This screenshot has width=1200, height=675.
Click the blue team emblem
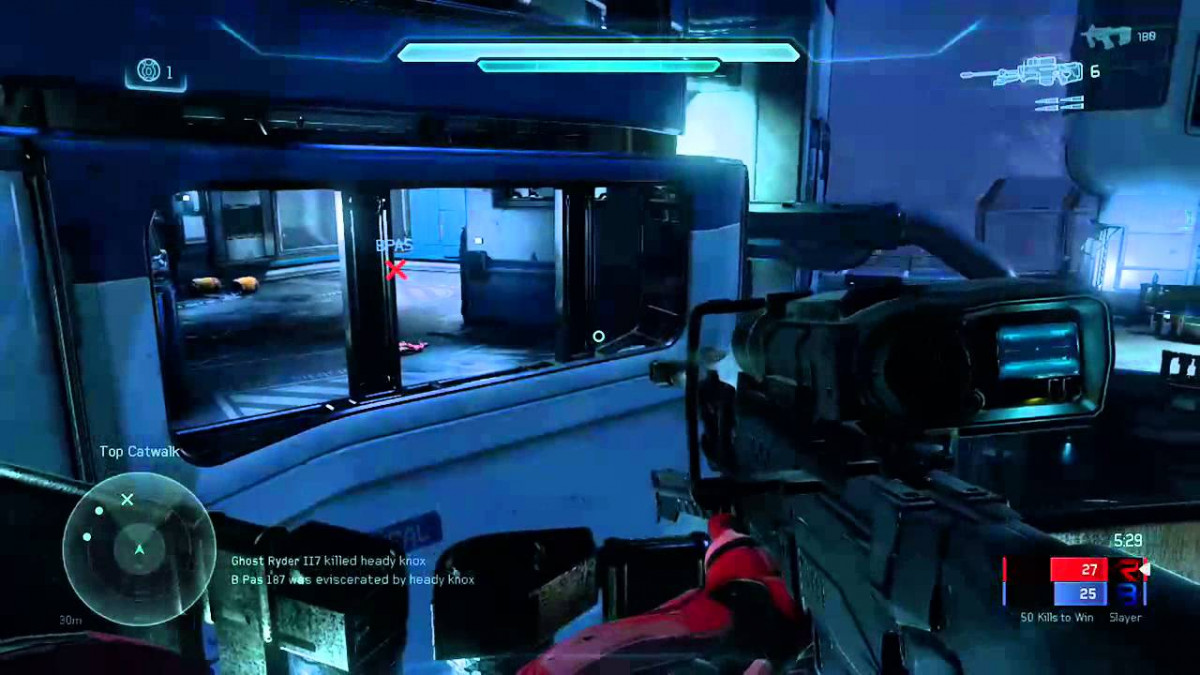[1129, 594]
